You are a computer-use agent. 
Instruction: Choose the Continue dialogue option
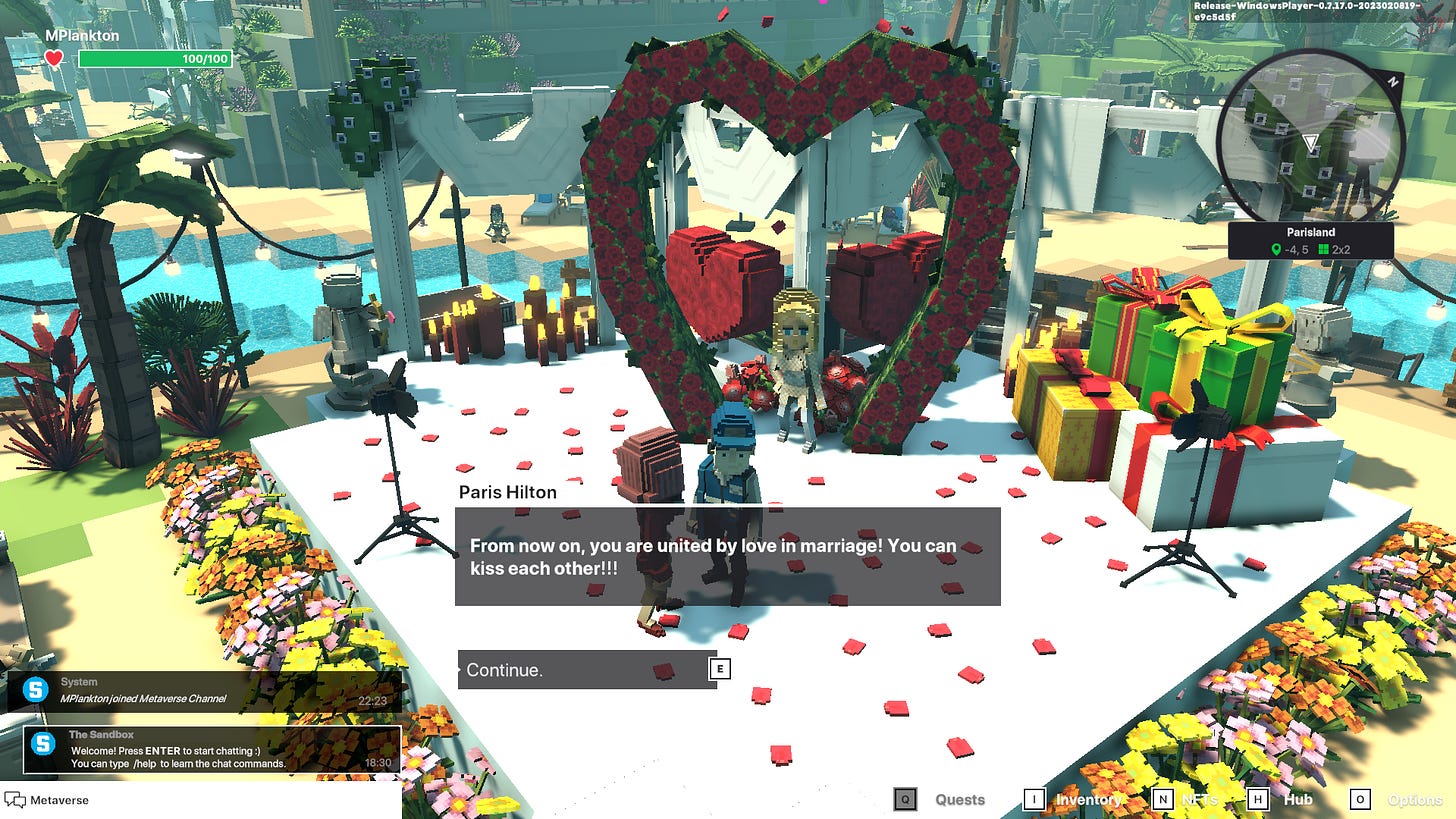pos(587,669)
